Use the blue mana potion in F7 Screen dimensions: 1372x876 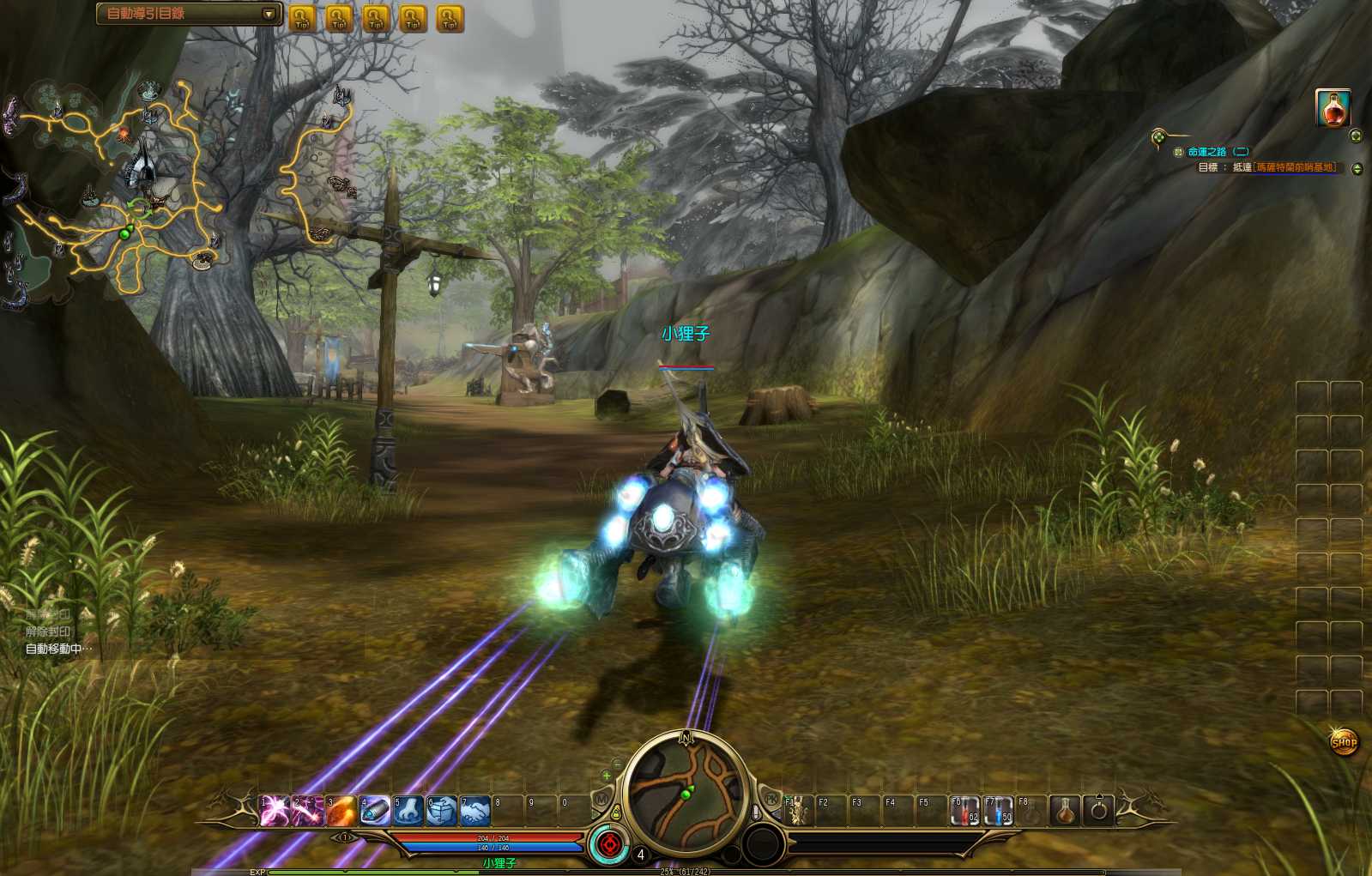[999, 811]
